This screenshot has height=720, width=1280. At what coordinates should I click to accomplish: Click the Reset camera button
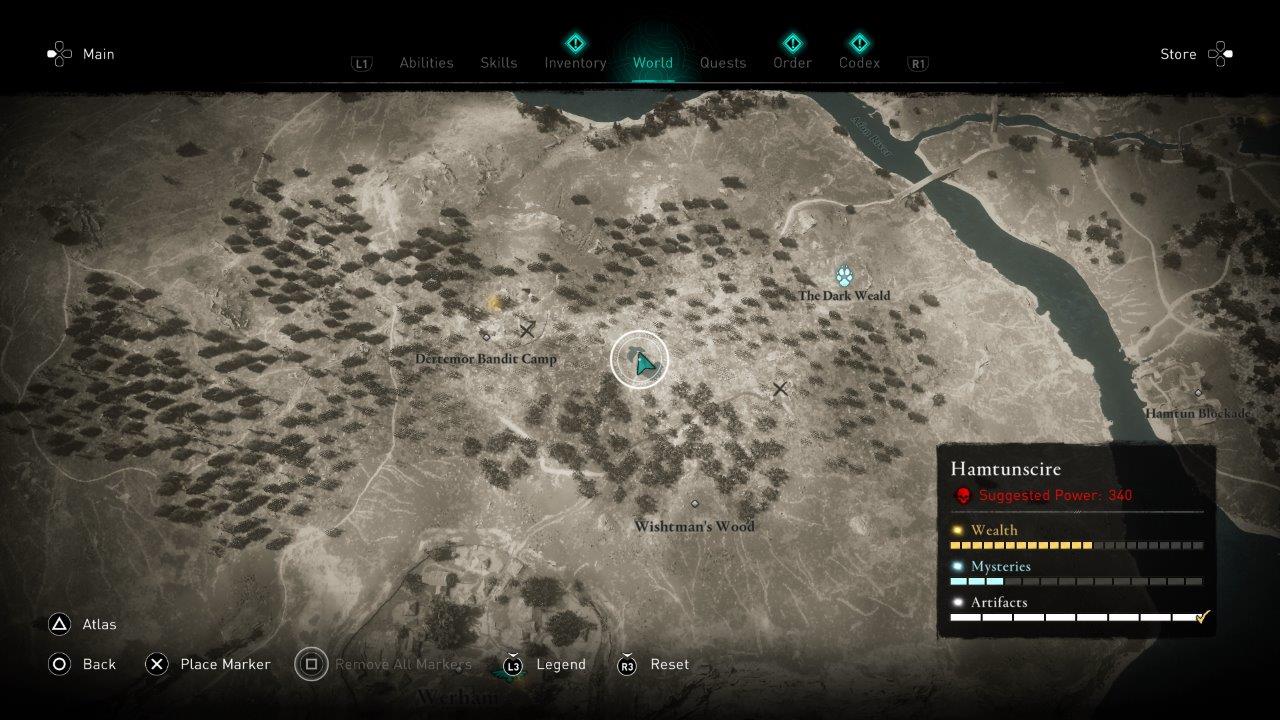pos(669,664)
